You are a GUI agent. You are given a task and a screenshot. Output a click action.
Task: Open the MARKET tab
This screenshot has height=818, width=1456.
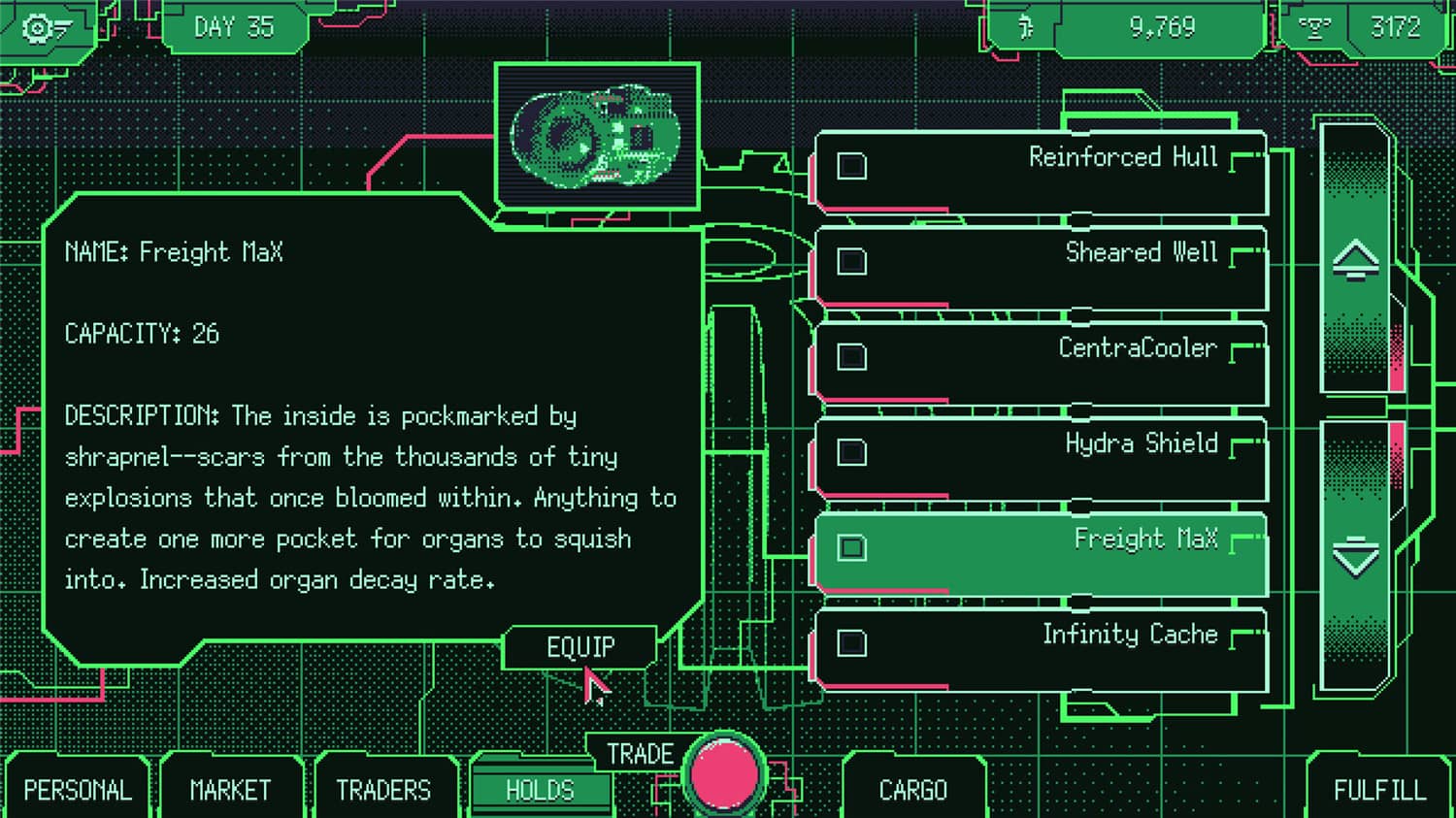[x=230, y=791]
